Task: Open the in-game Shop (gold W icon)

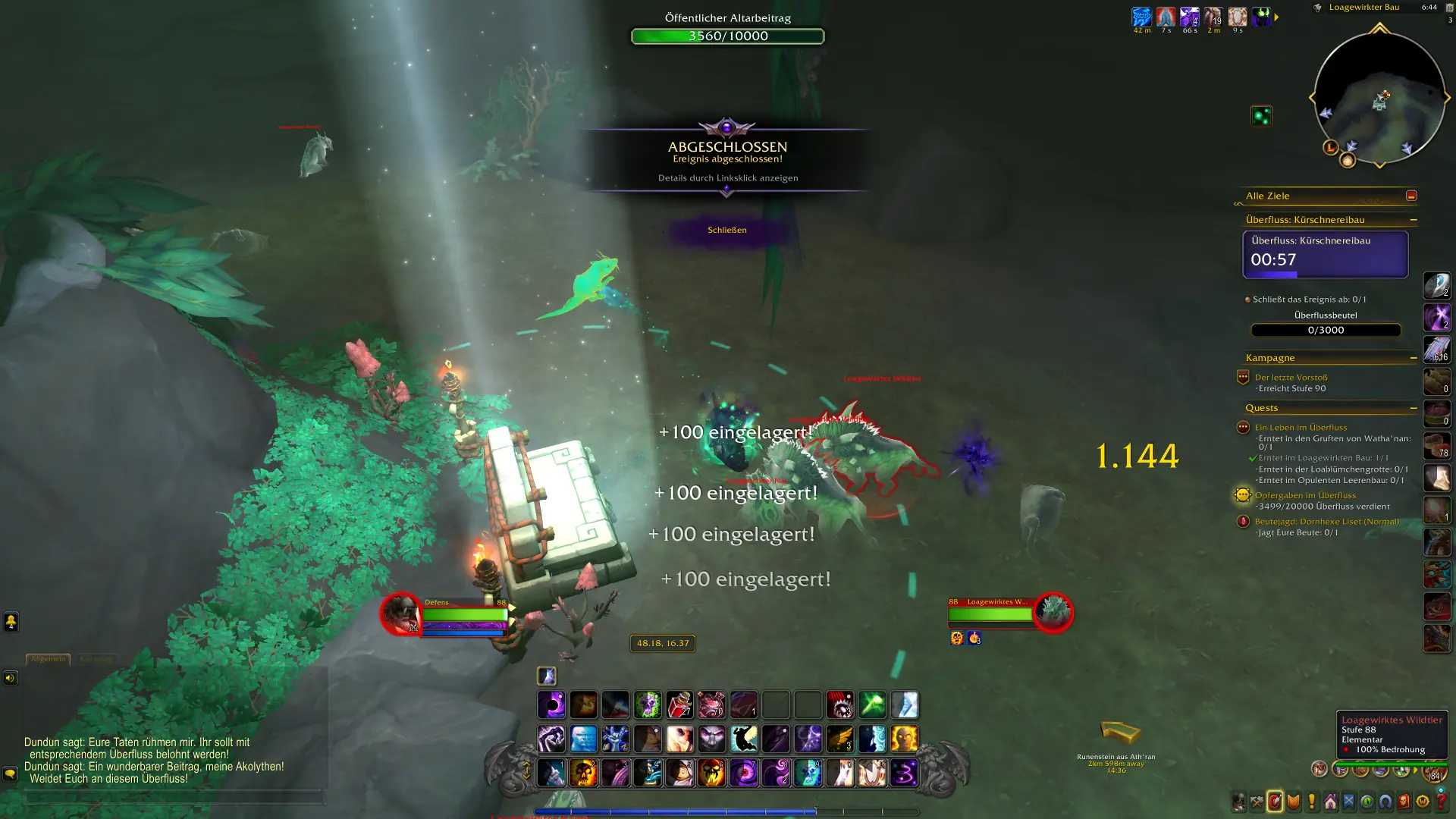Action: coord(1423,802)
